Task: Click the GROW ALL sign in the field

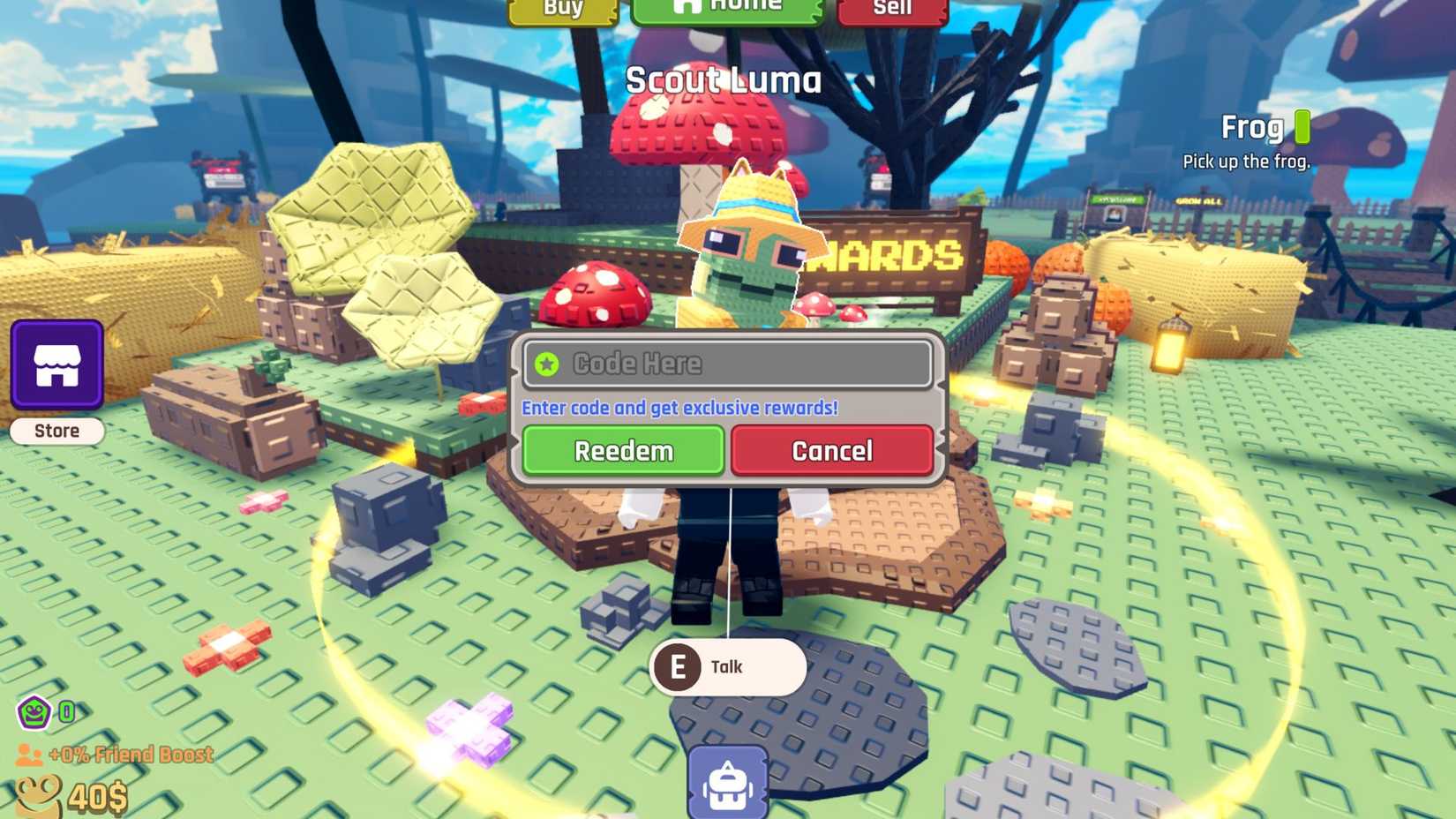Action: point(1200,202)
